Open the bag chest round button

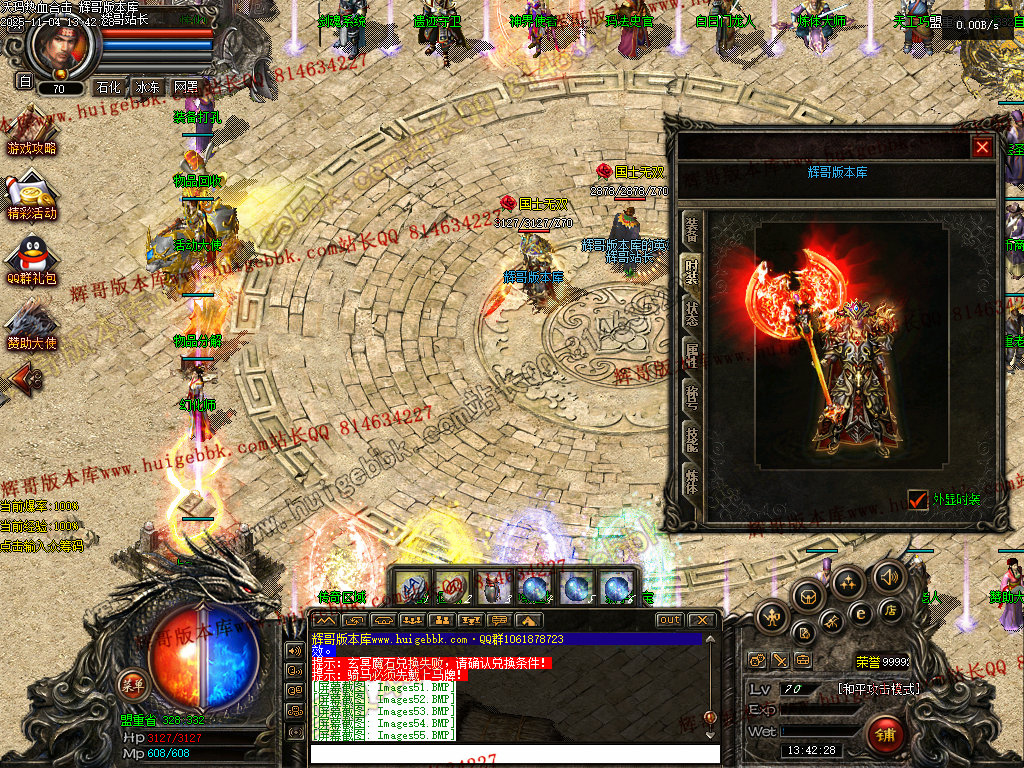[808, 597]
